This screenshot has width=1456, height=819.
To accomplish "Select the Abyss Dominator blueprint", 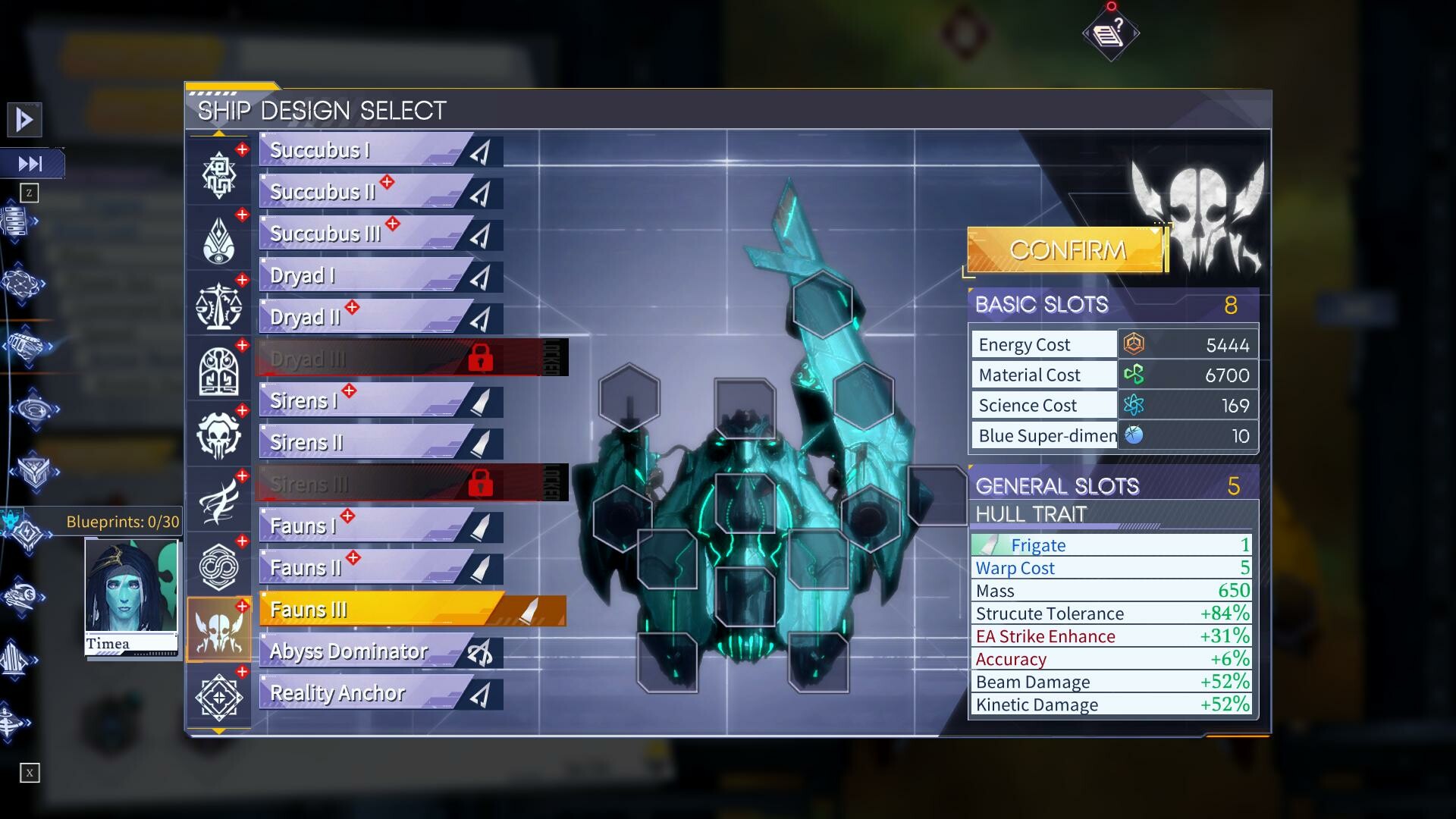I will click(x=349, y=651).
